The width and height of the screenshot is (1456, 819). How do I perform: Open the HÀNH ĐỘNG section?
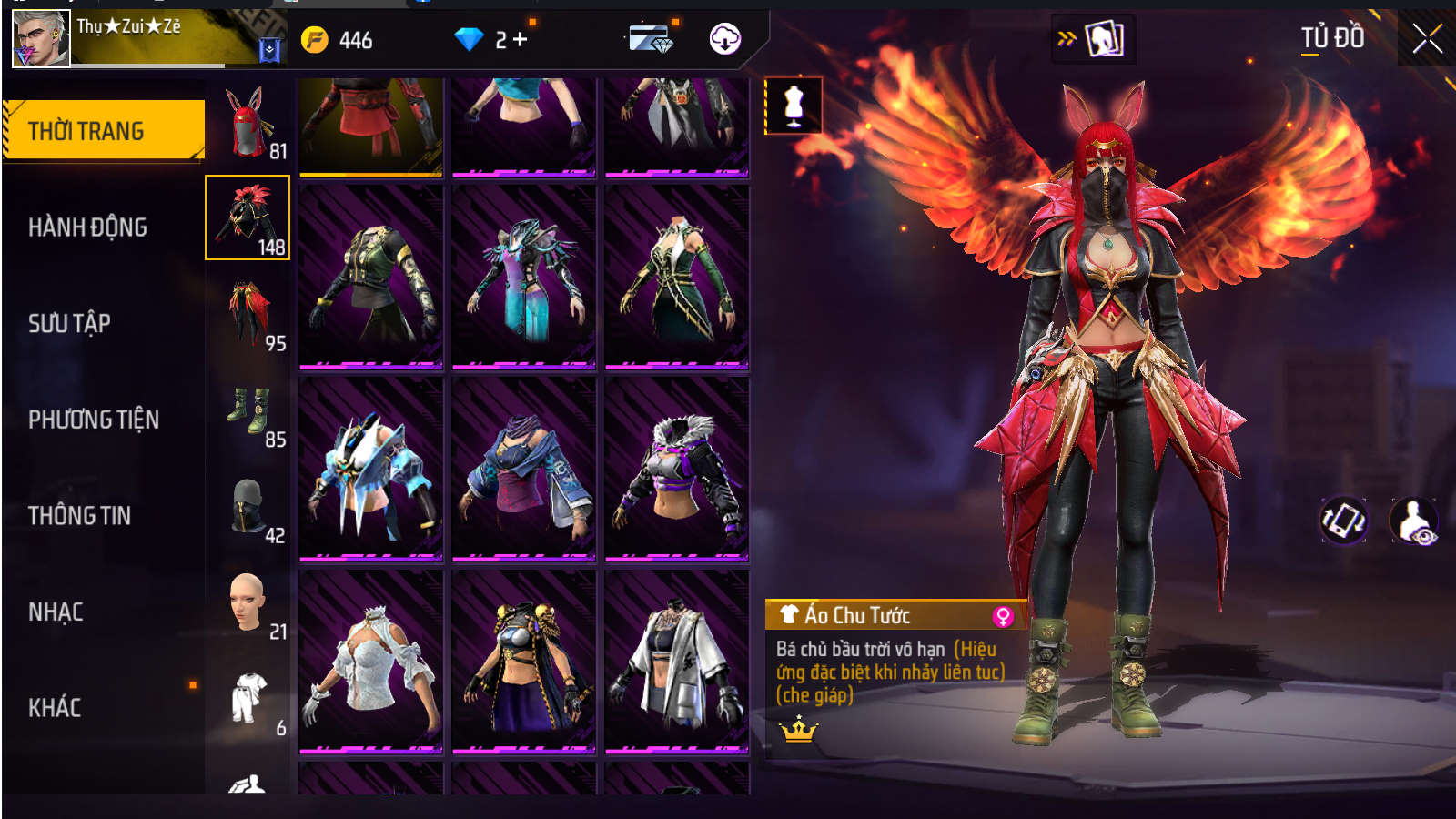87,227
